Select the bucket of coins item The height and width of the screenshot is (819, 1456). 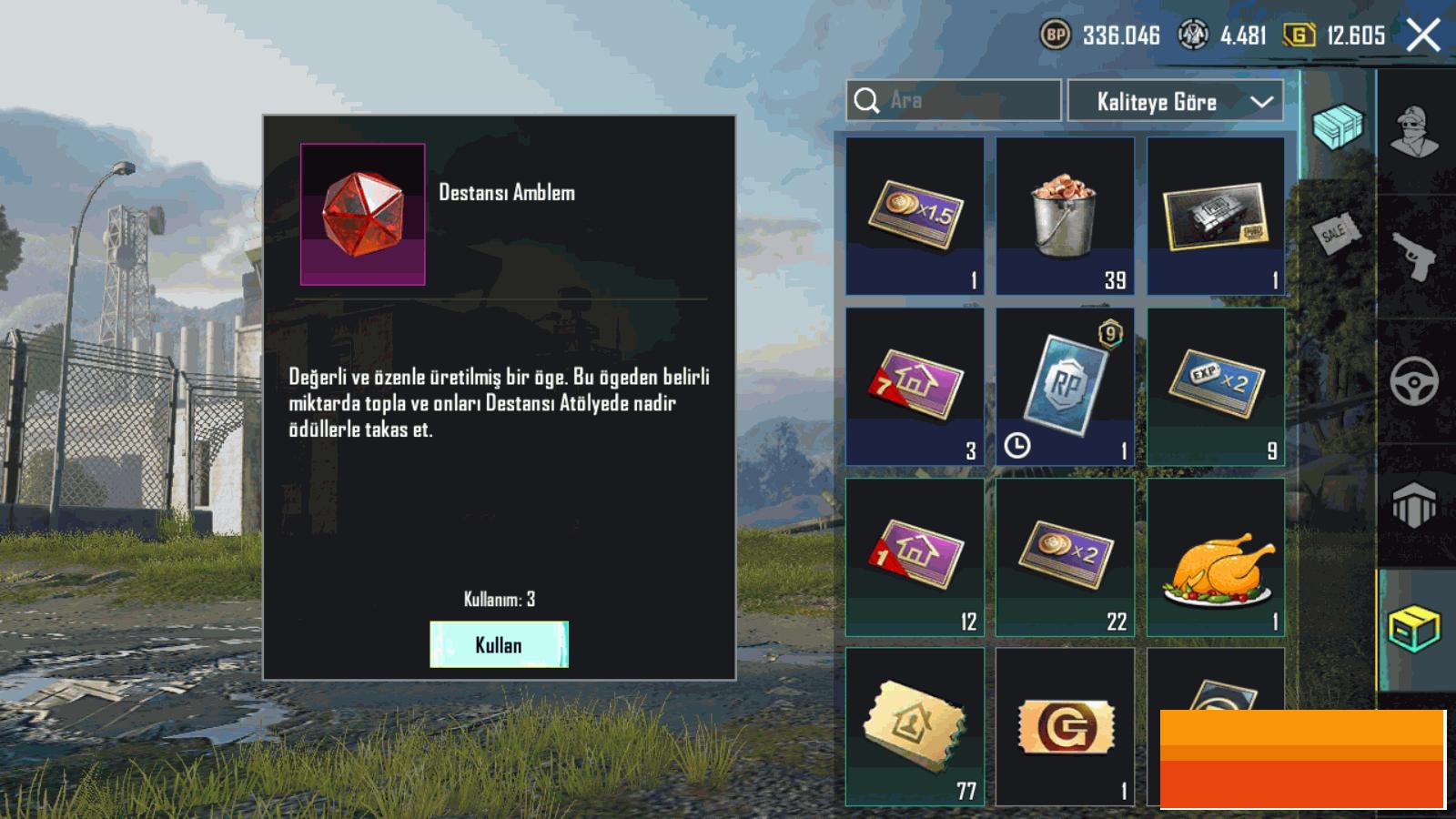(x=1065, y=216)
